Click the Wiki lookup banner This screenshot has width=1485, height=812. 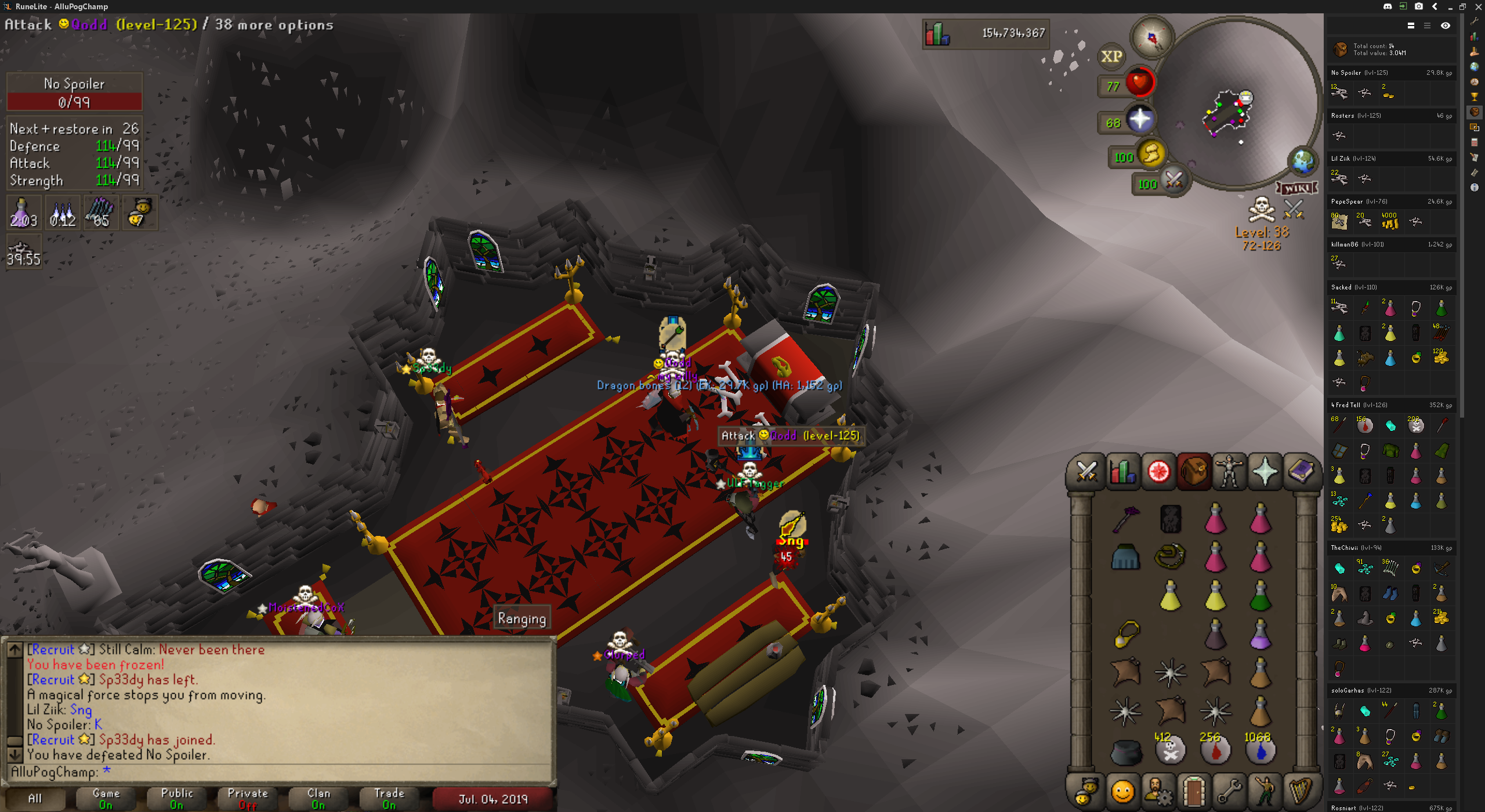(1296, 188)
